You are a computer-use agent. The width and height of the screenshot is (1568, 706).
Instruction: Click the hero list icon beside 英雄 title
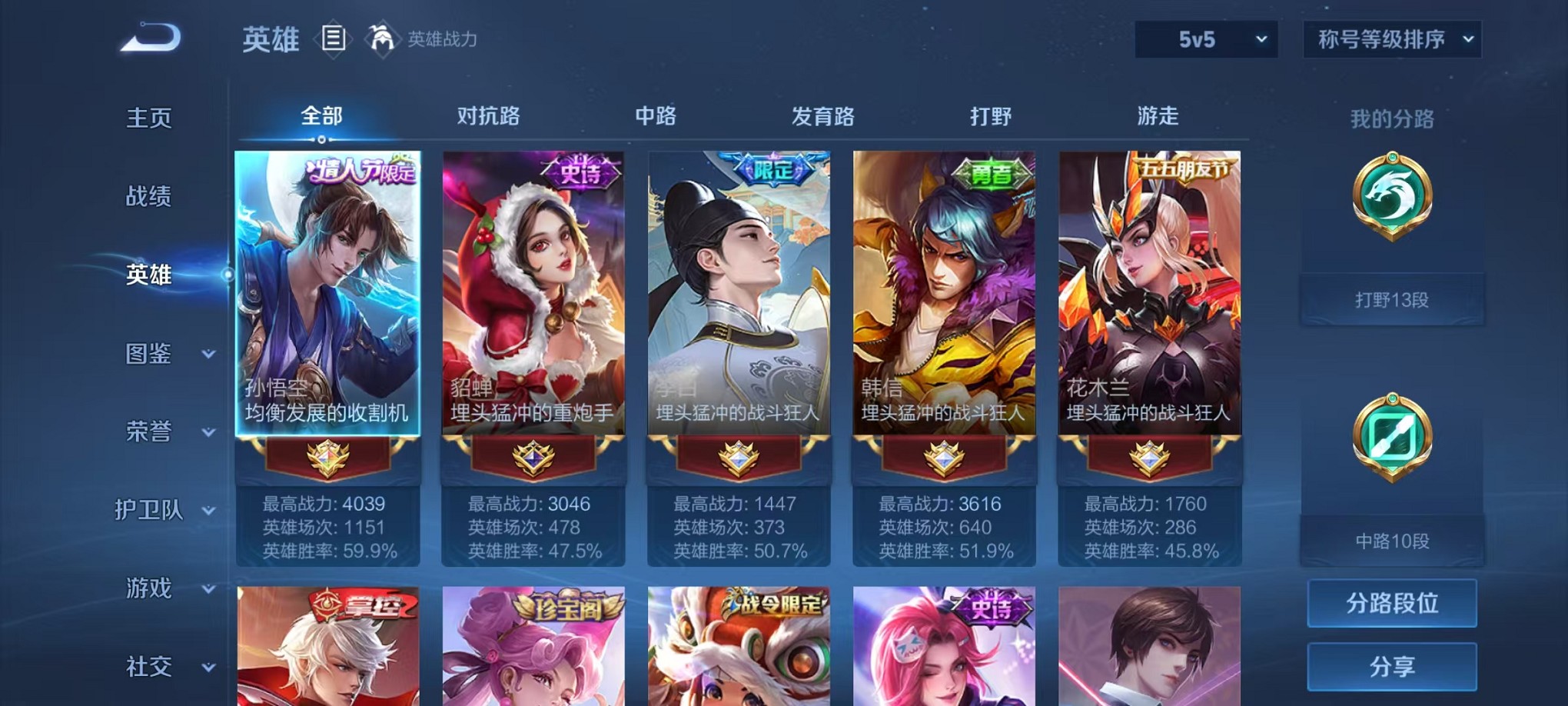(334, 40)
